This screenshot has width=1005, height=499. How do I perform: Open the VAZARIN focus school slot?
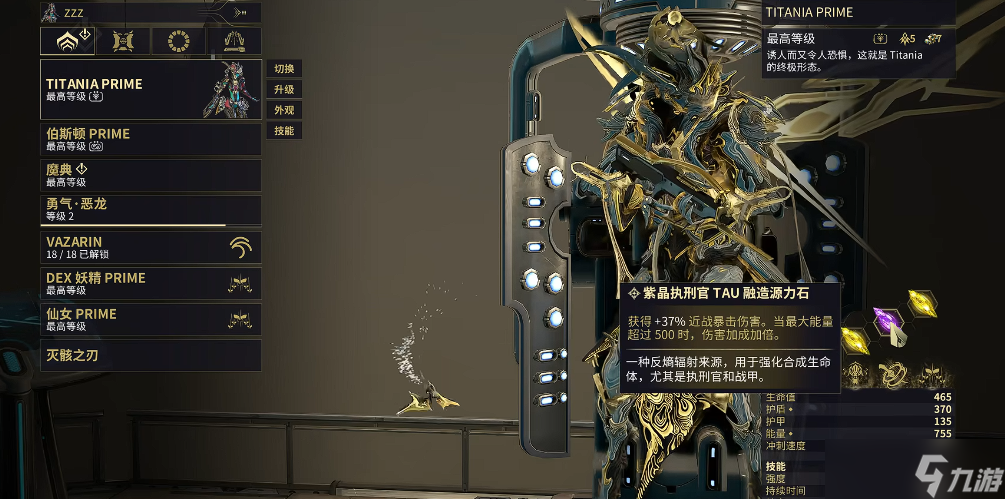click(150, 247)
